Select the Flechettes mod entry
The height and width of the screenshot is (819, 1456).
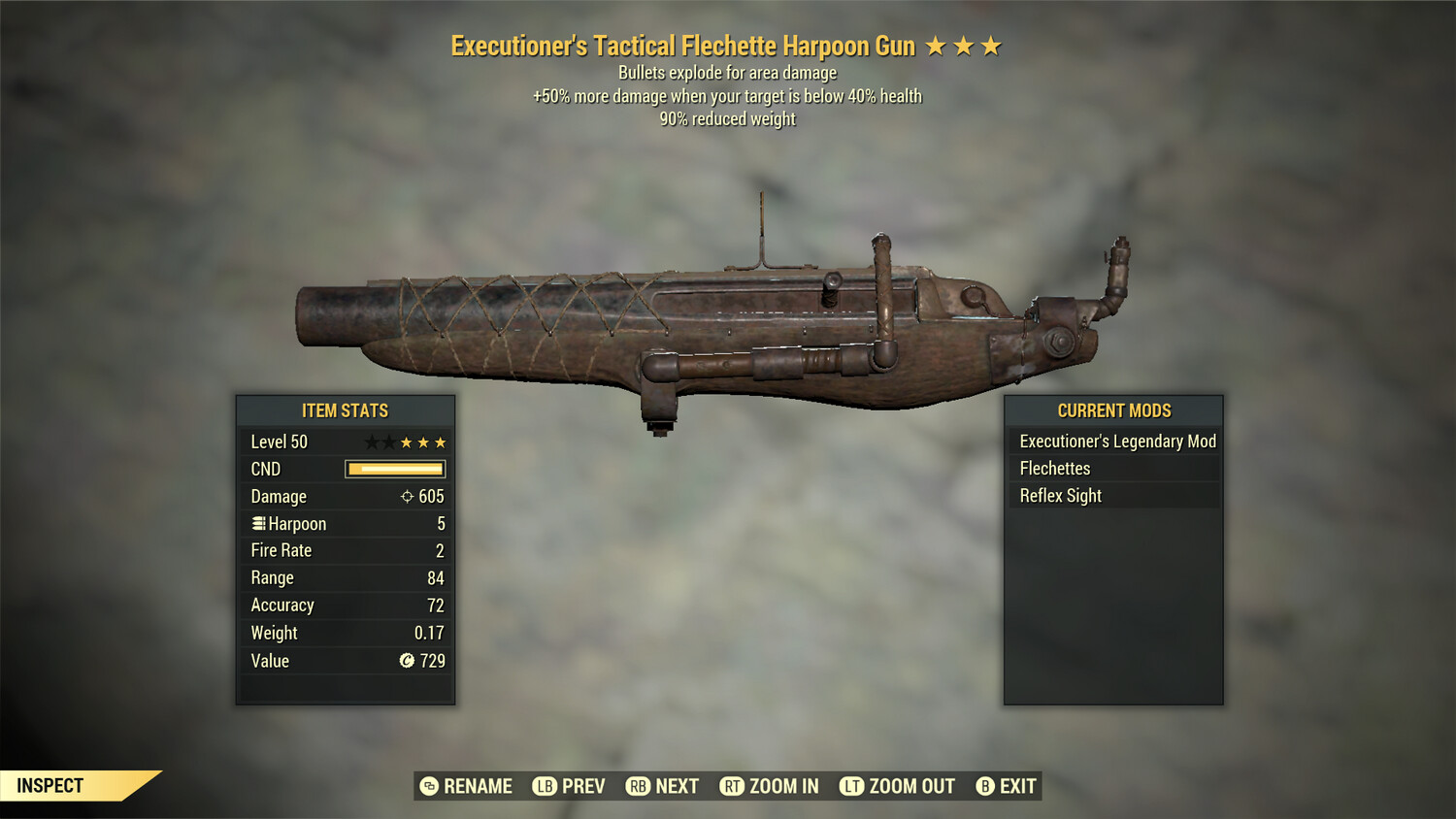1055,468
